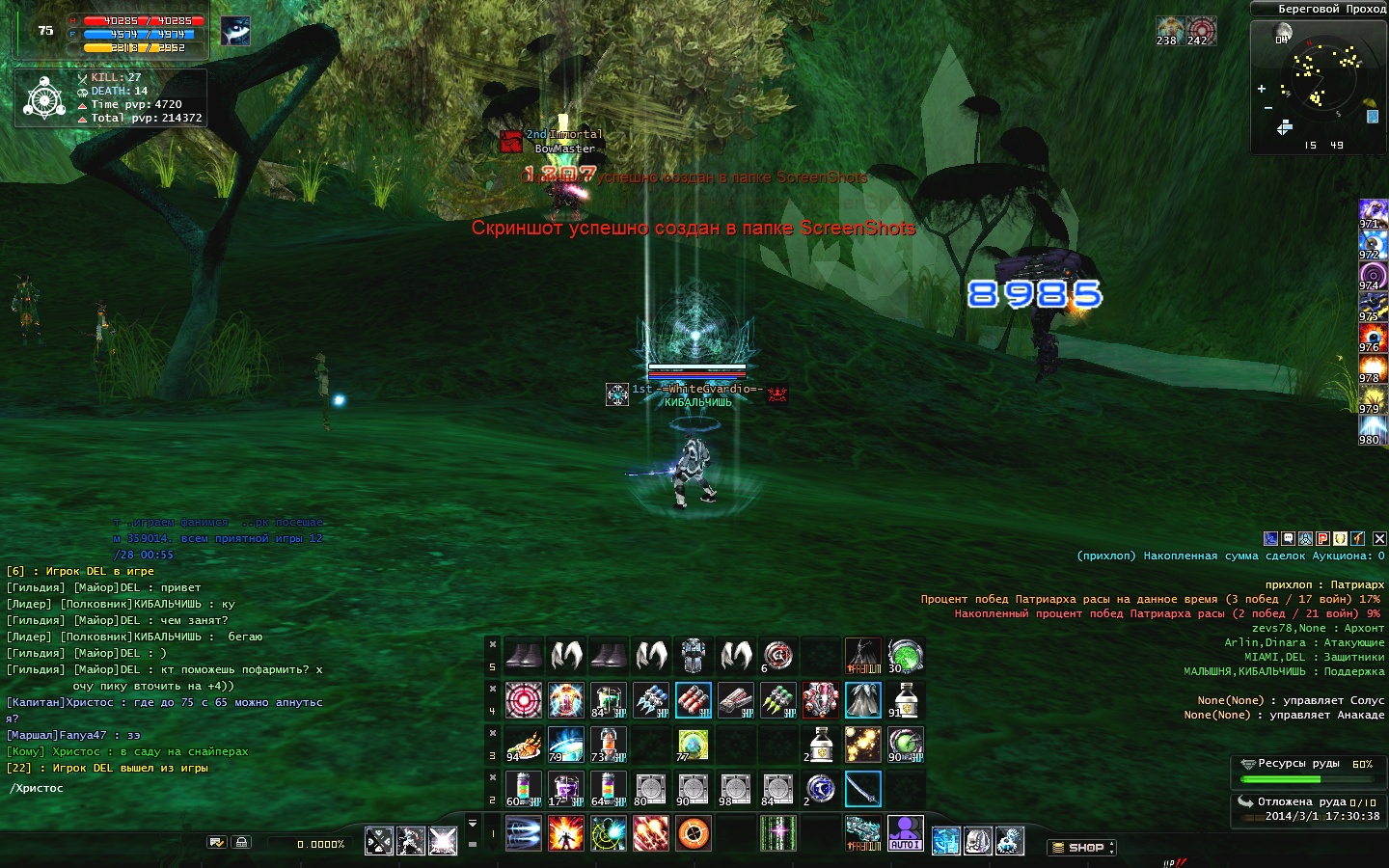1389x868 pixels.
Task: Open the speech bubble chat icon
Action: pyautogui.click(x=1288, y=538)
